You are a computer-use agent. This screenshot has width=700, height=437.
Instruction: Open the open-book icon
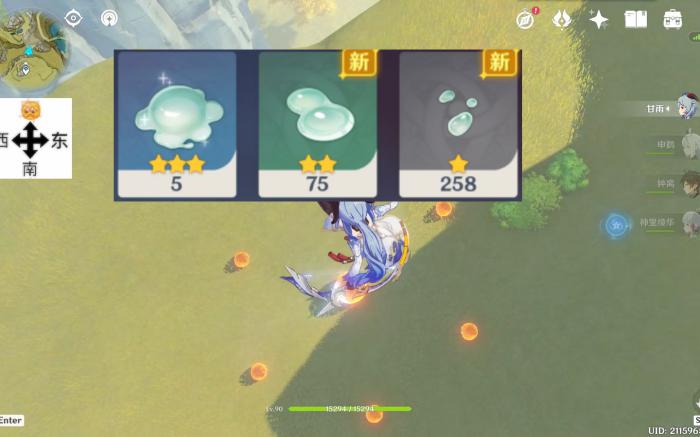coord(635,19)
